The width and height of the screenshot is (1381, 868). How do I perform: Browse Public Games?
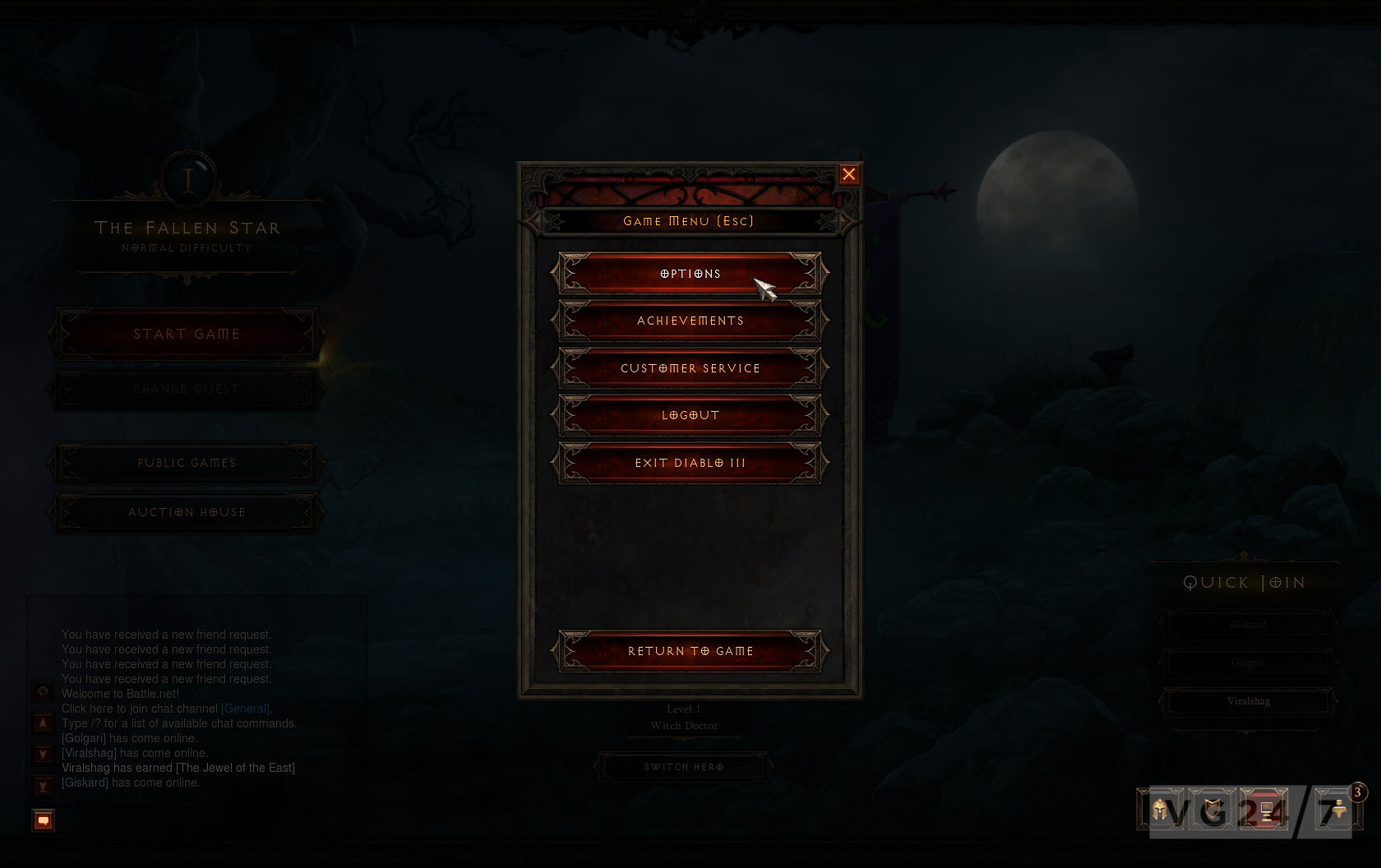(186, 463)
